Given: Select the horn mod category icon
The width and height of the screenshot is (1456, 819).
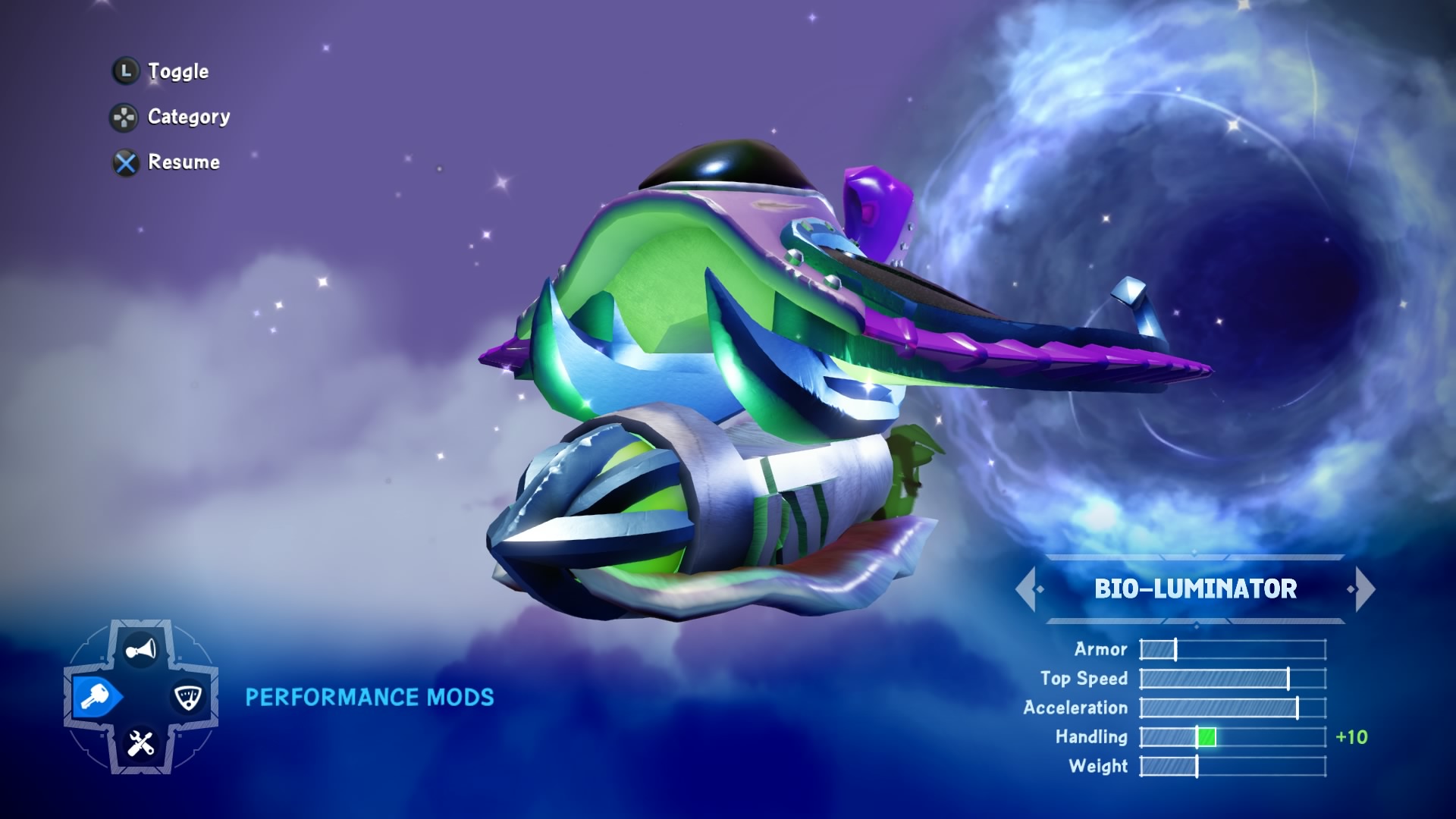Looking at the screenshot, I should [141, 648].
